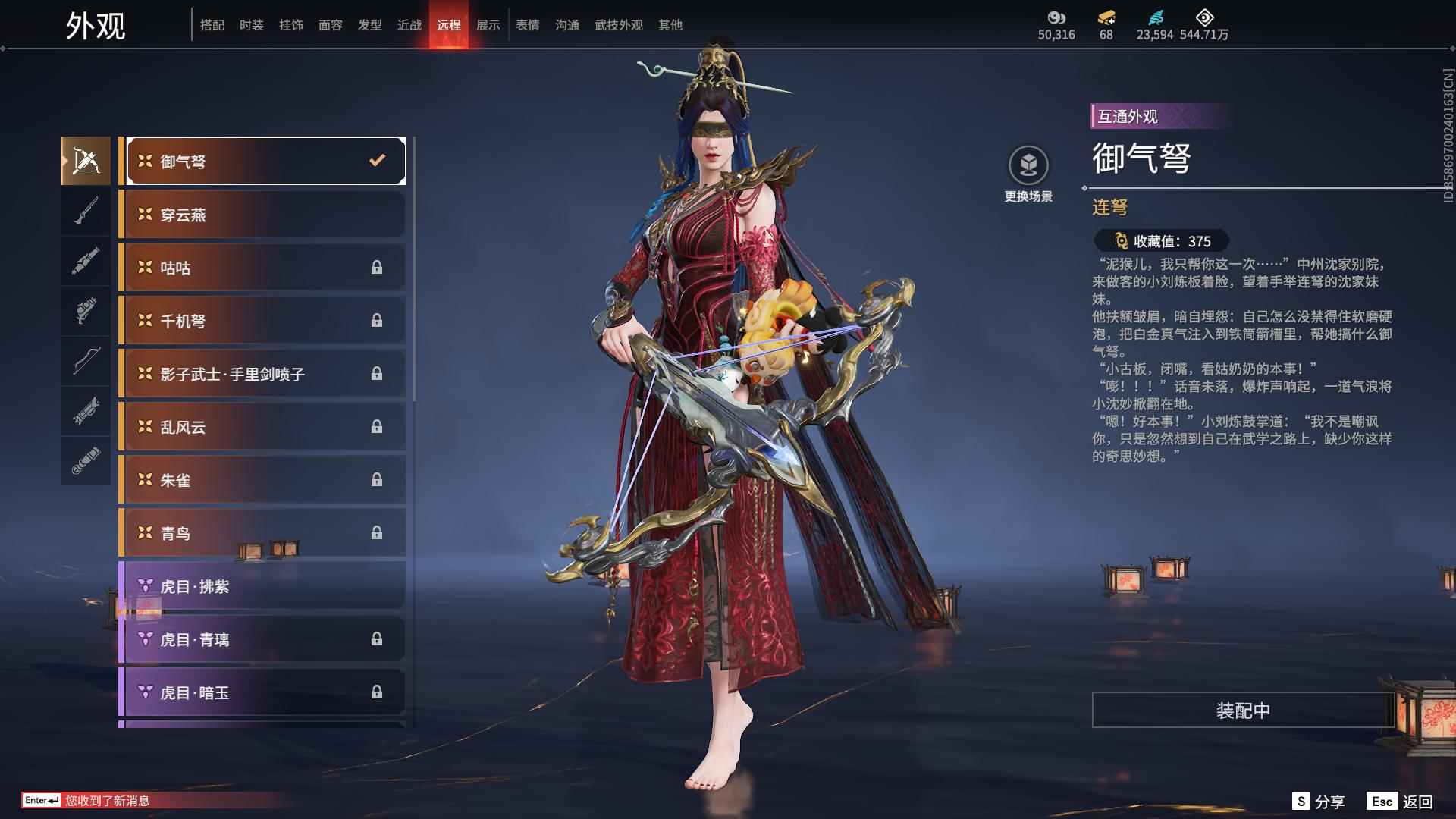Open the bow weapon category in sidebar

pyautogui.click(x=85, y=360)
